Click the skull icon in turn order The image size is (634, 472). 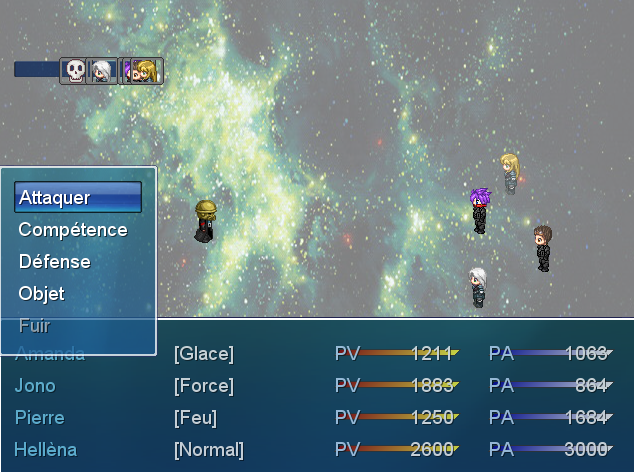[74, 70]
